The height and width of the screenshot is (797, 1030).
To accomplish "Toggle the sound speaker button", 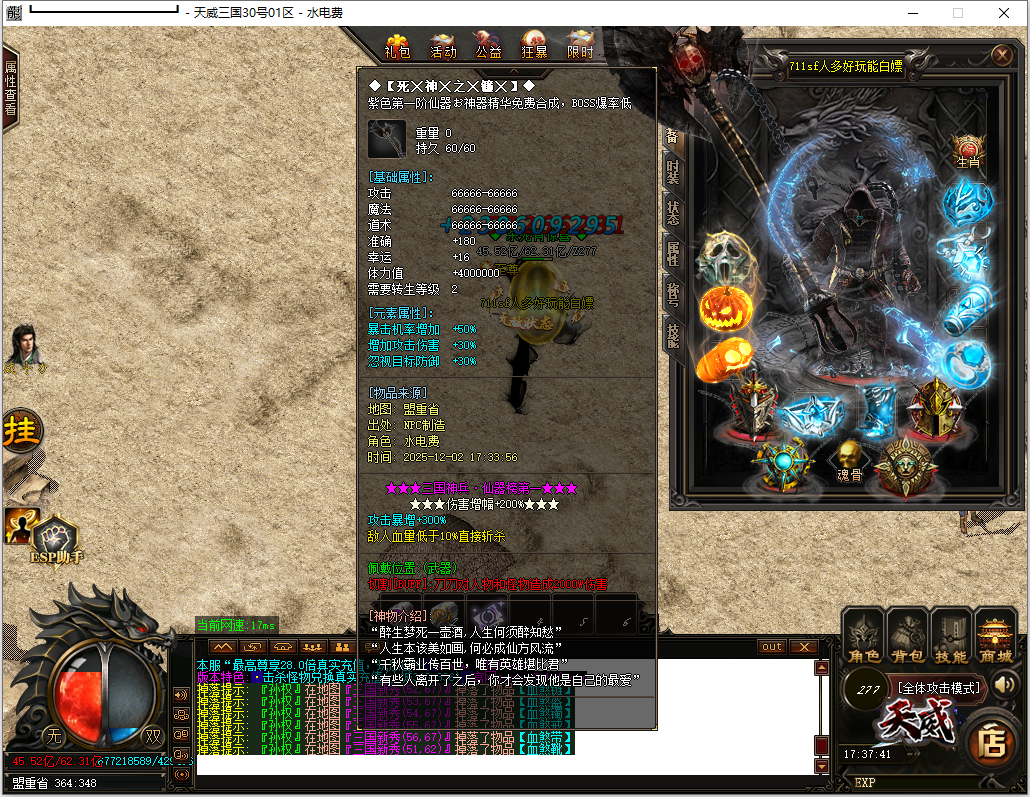I will point(1005,685).
